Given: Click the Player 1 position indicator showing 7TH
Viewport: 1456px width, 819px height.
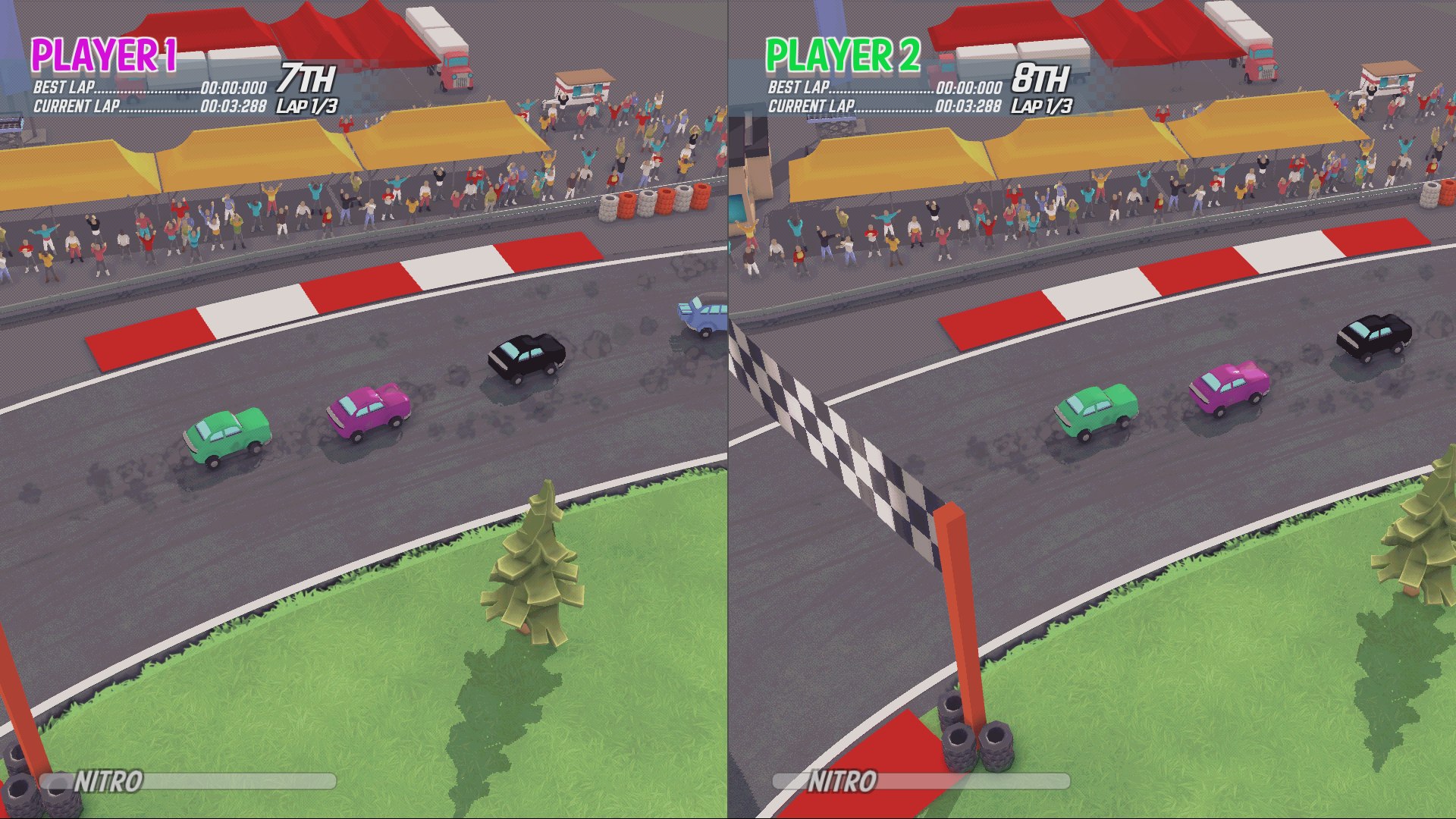Looking at the screenshot, I should pyautogui.click(x=306, y=77).
